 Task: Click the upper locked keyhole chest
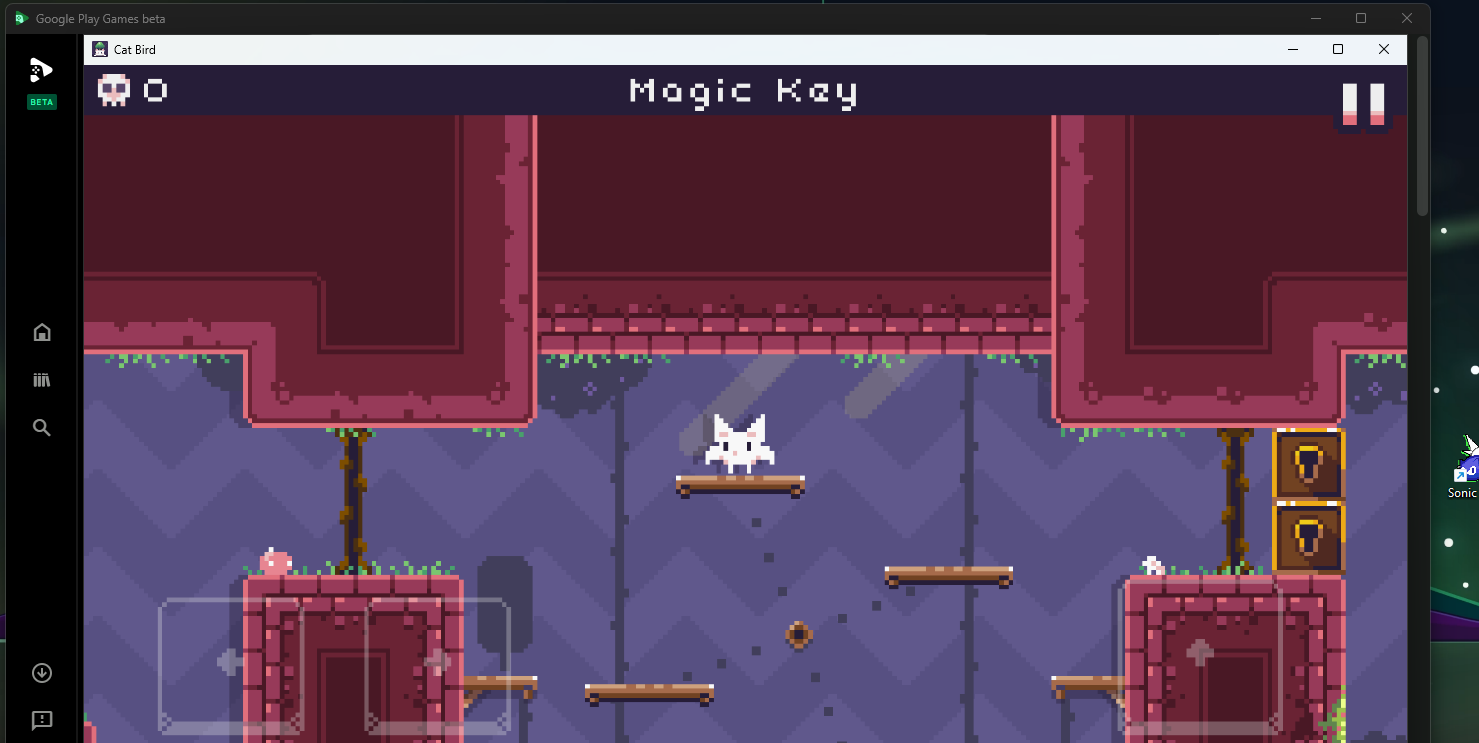pos(1309,465)
